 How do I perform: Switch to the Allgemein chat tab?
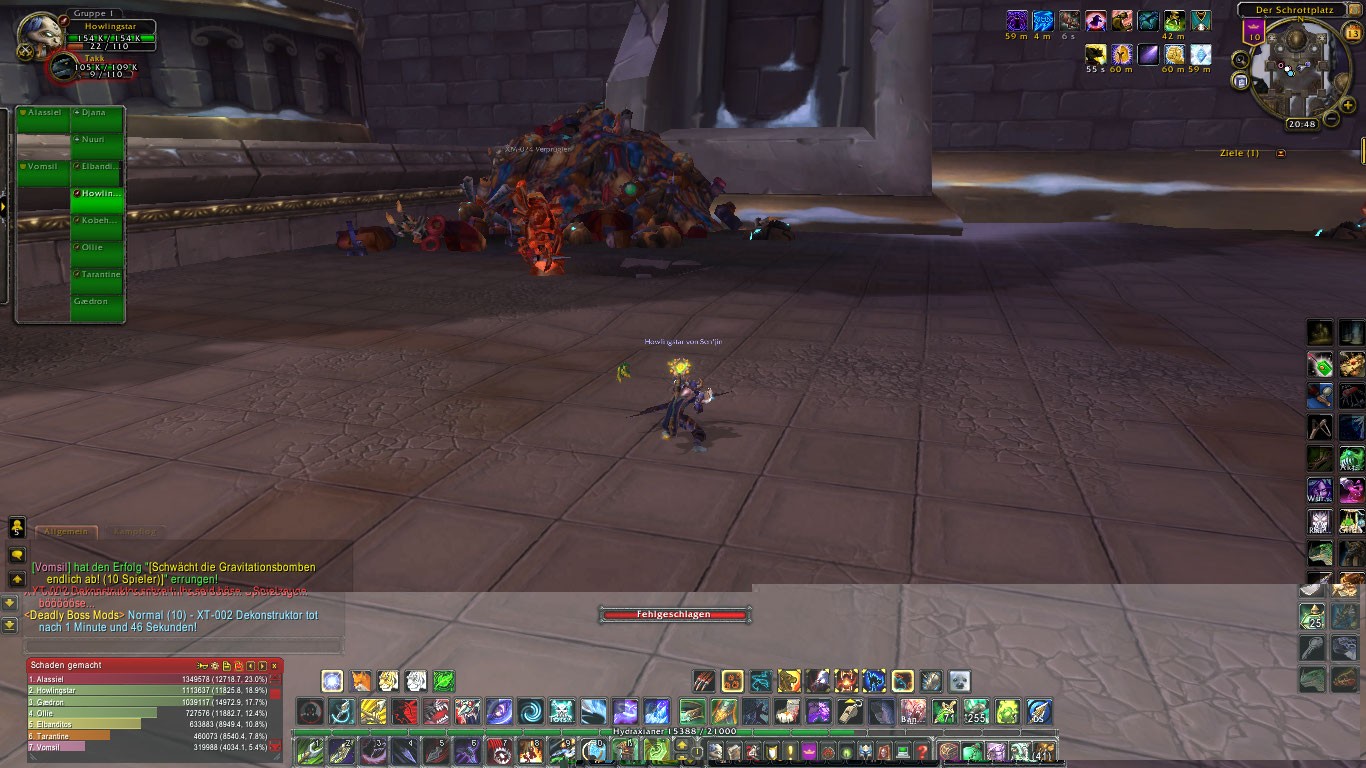coord(66,532)
